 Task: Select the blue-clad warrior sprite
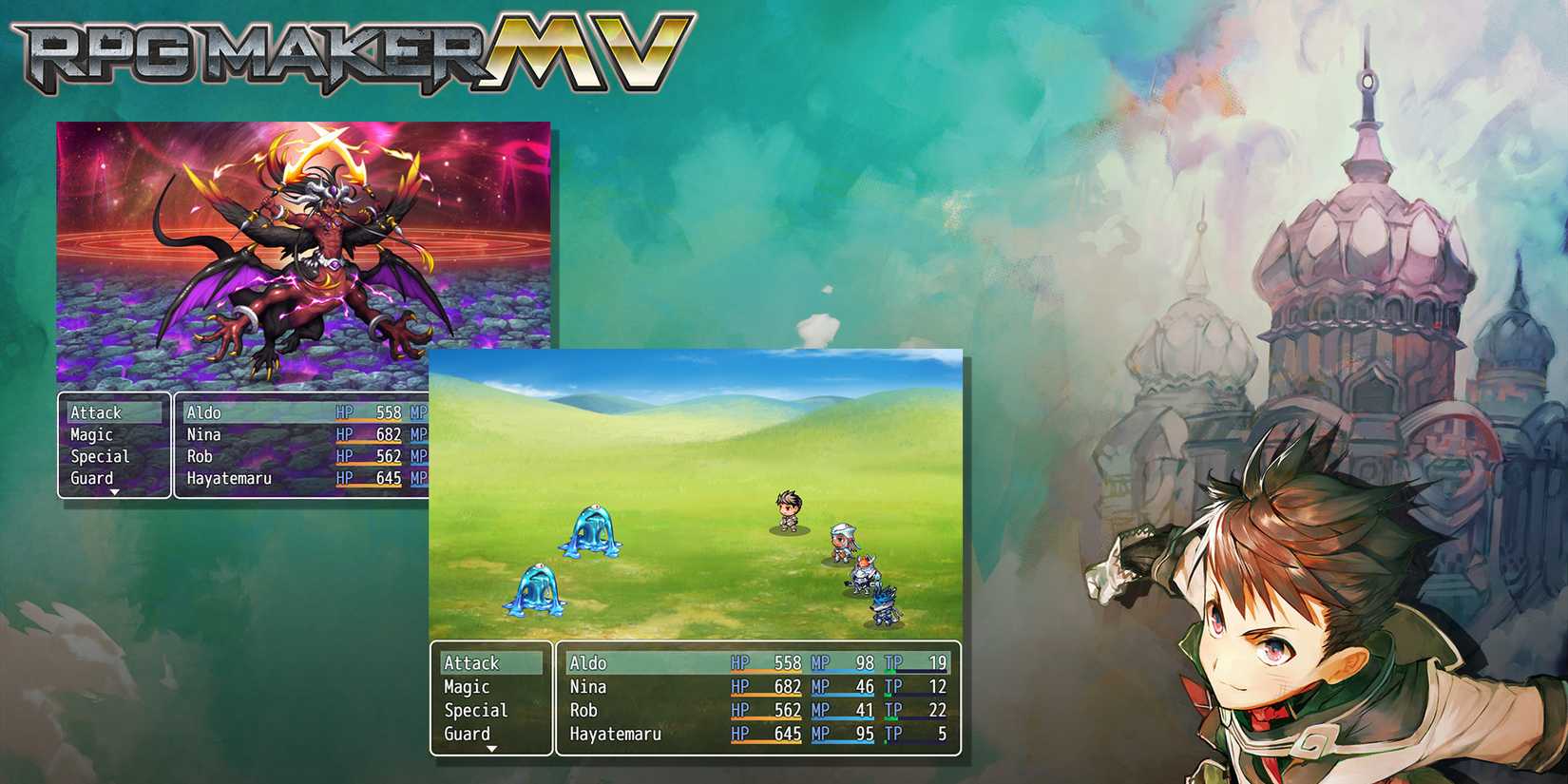[886, 608]
